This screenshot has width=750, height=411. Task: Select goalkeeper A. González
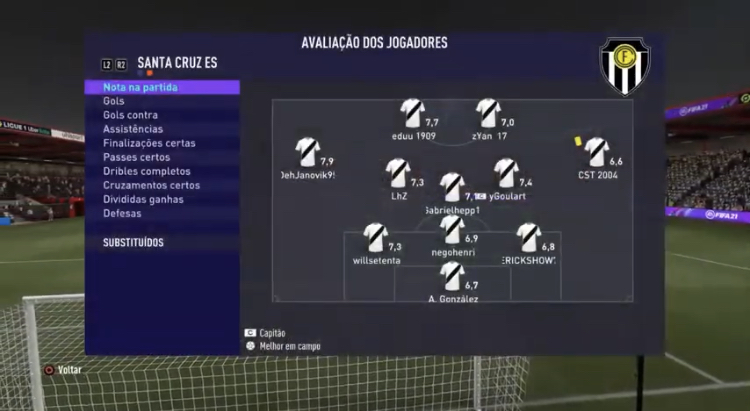[452, 276]
